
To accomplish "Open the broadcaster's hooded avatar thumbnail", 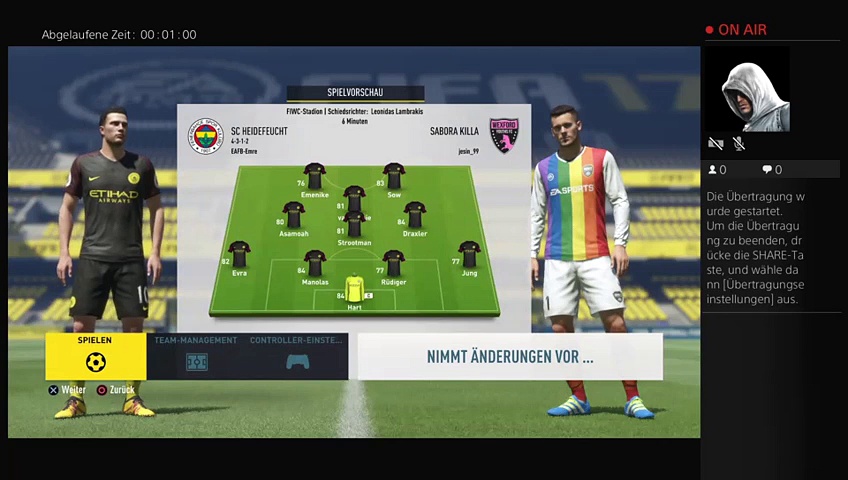I will tap(748, 92).
